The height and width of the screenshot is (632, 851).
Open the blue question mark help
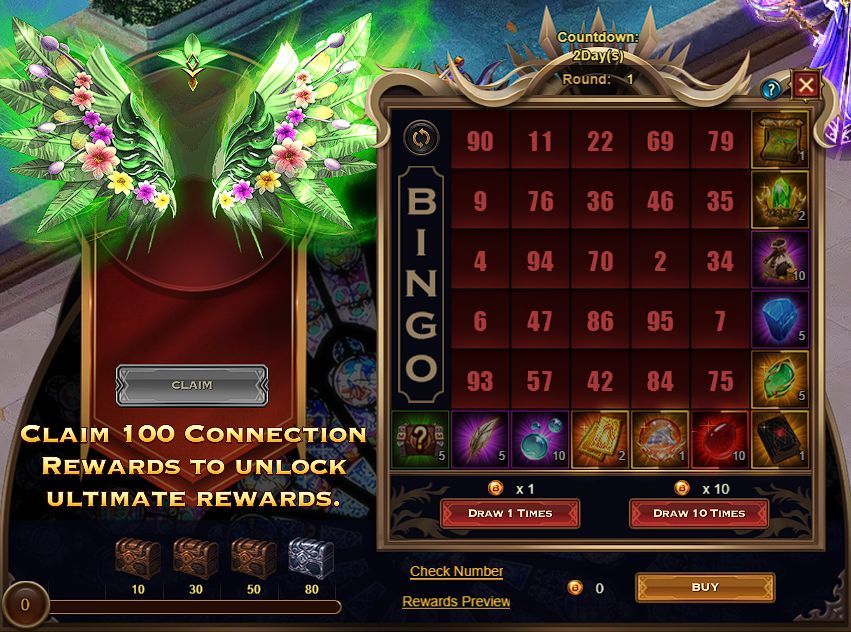(770, 89)
